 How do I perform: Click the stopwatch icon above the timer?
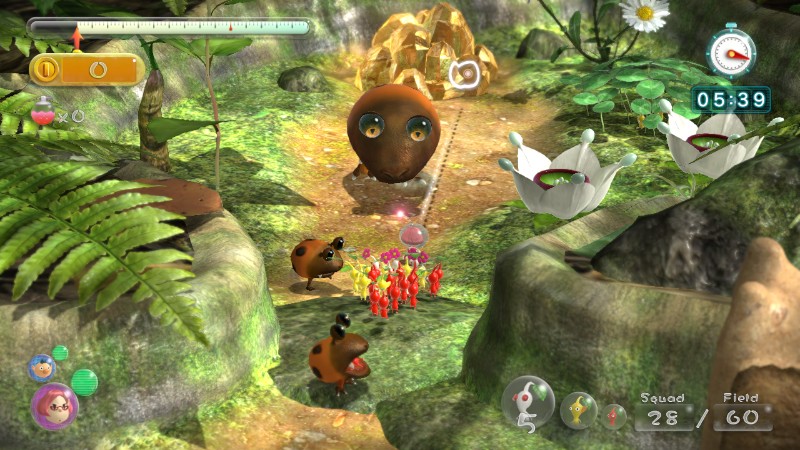pos(731,52)
